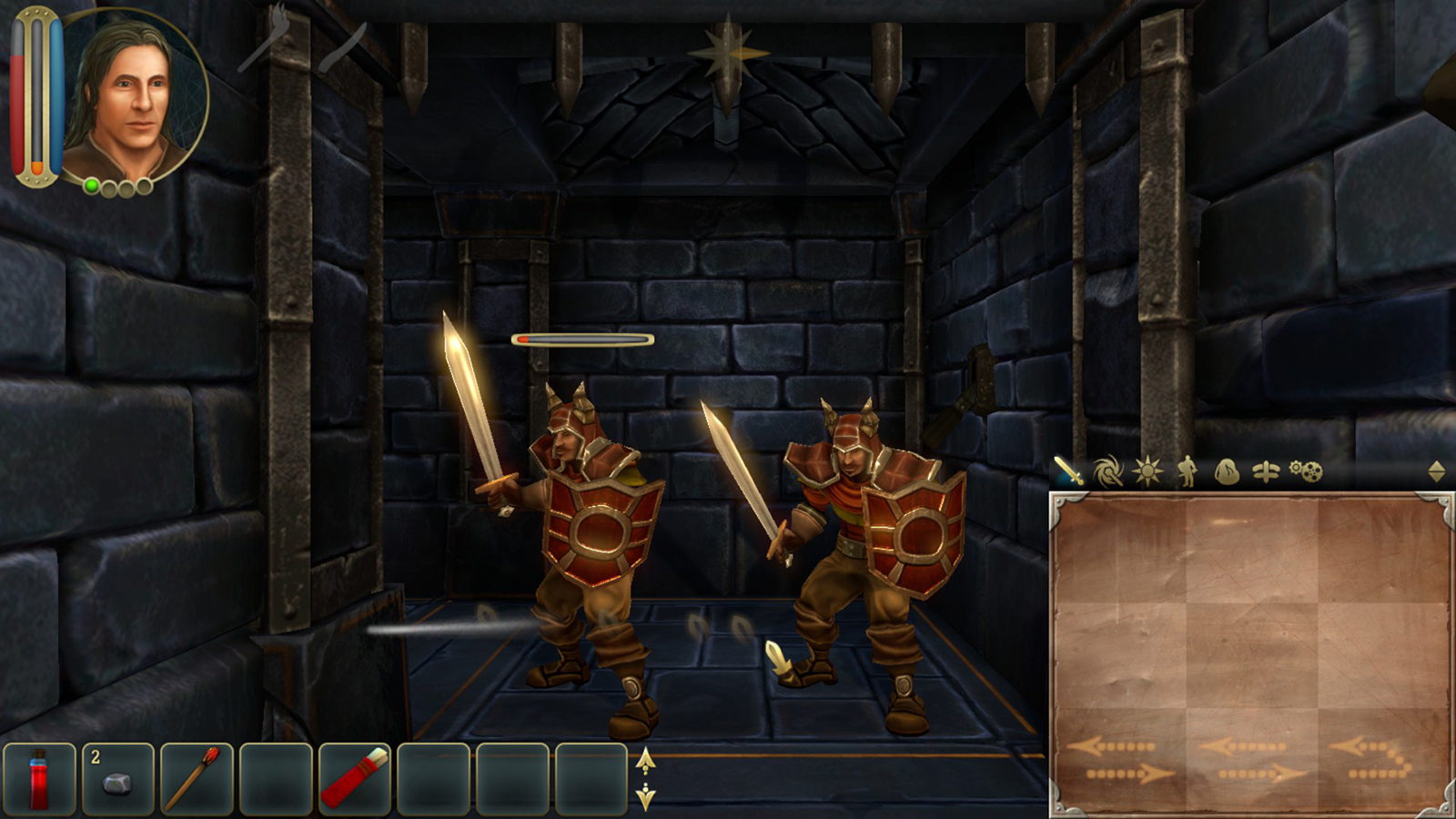Show the signpost map tab

pyautogui.click(x=1266, y=471)
